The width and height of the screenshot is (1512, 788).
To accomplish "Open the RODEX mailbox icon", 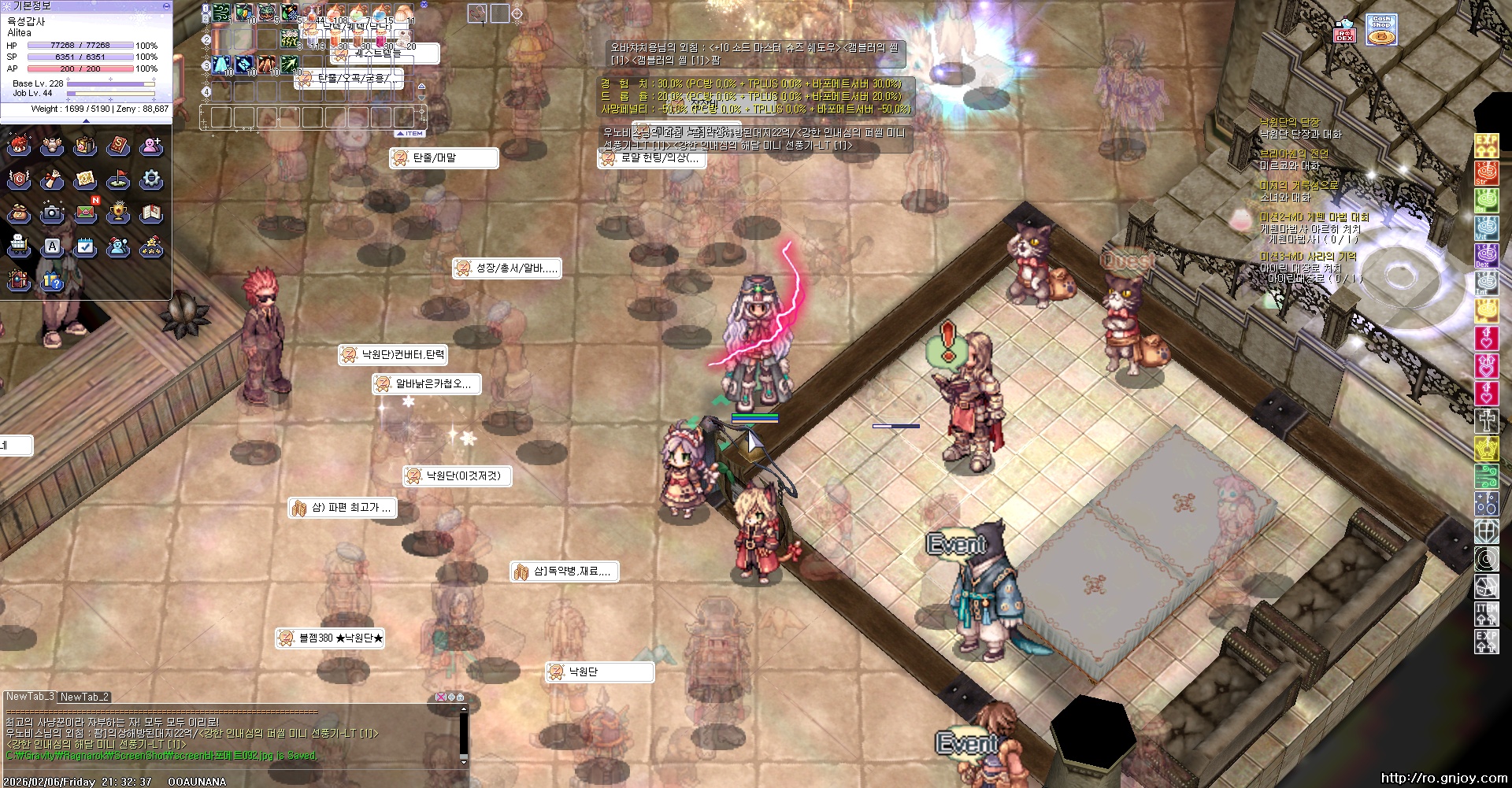I will pos(1344,32).
